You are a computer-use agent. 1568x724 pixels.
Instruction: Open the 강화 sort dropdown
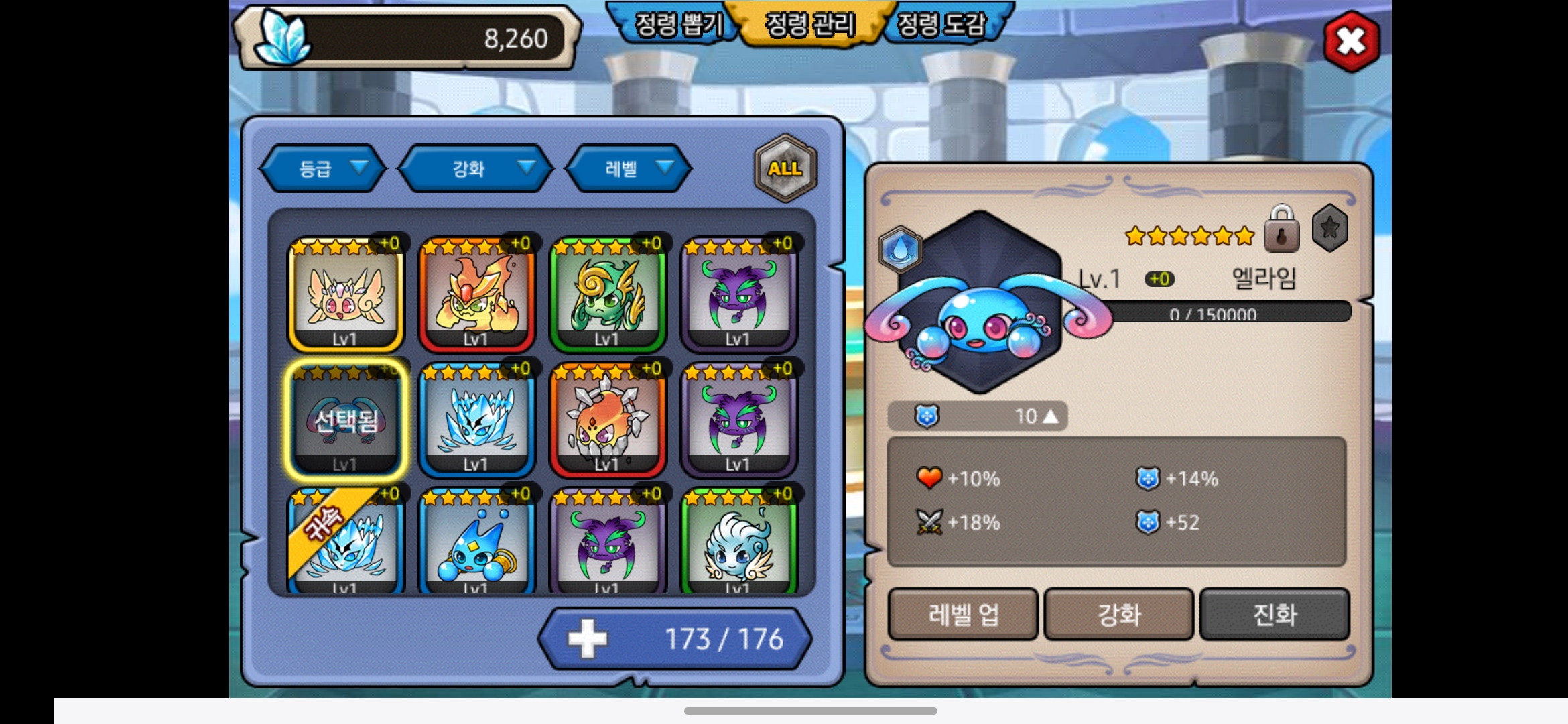click(476, 168)
